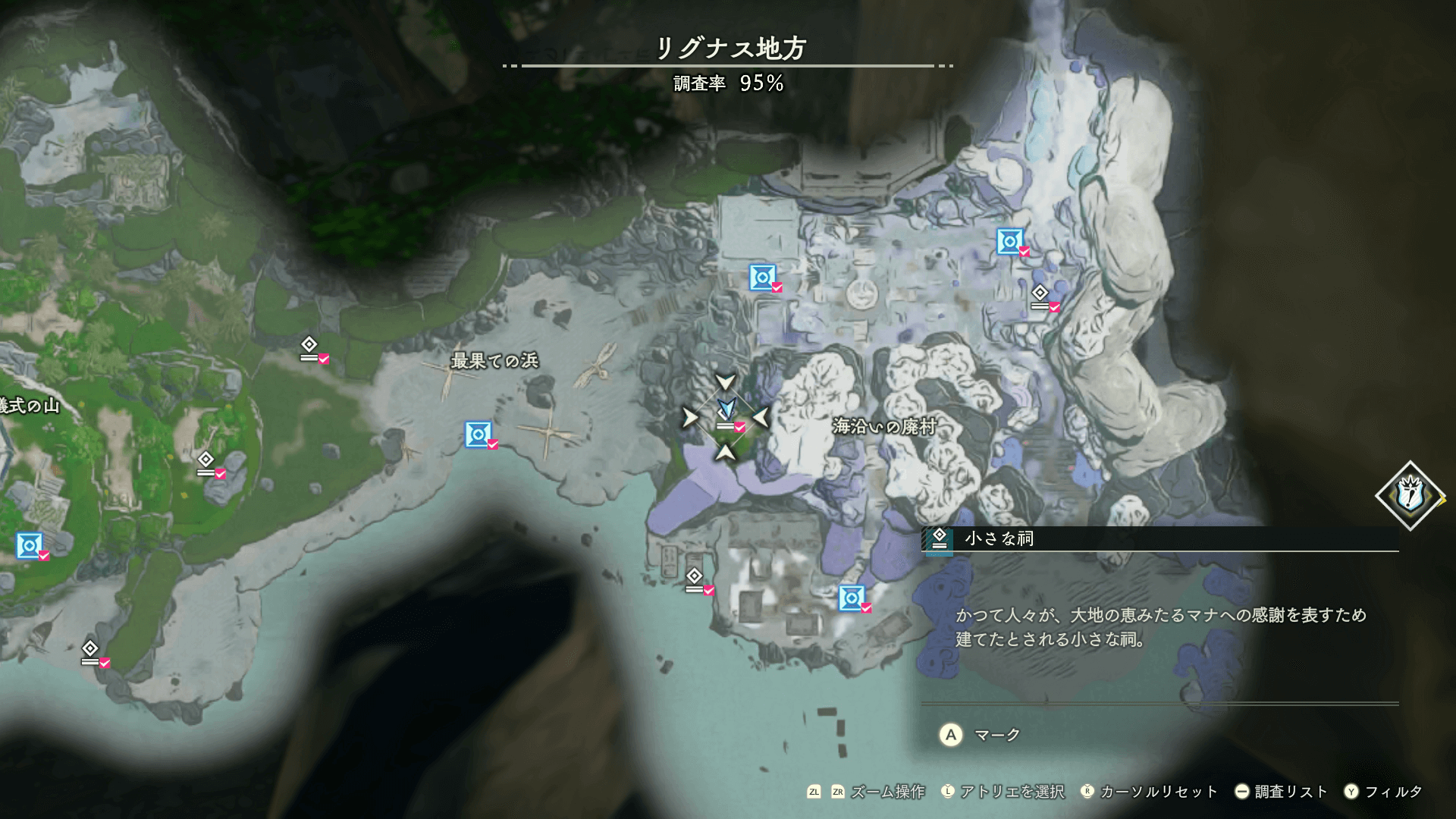Open the quest exclamation diamond icon

click(1410, 496)
